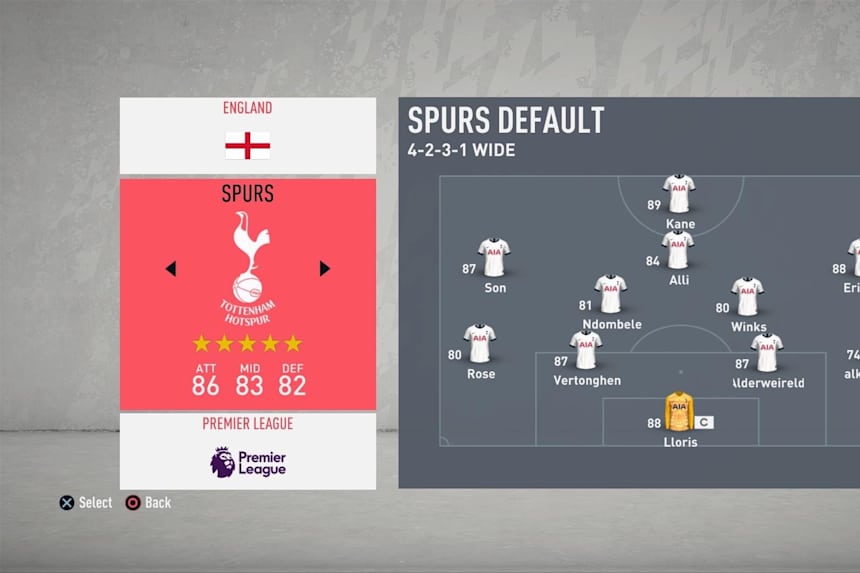Select Kane's player shirt
Image resolution: width=860 pixels, height=573 pixels.
679,195
